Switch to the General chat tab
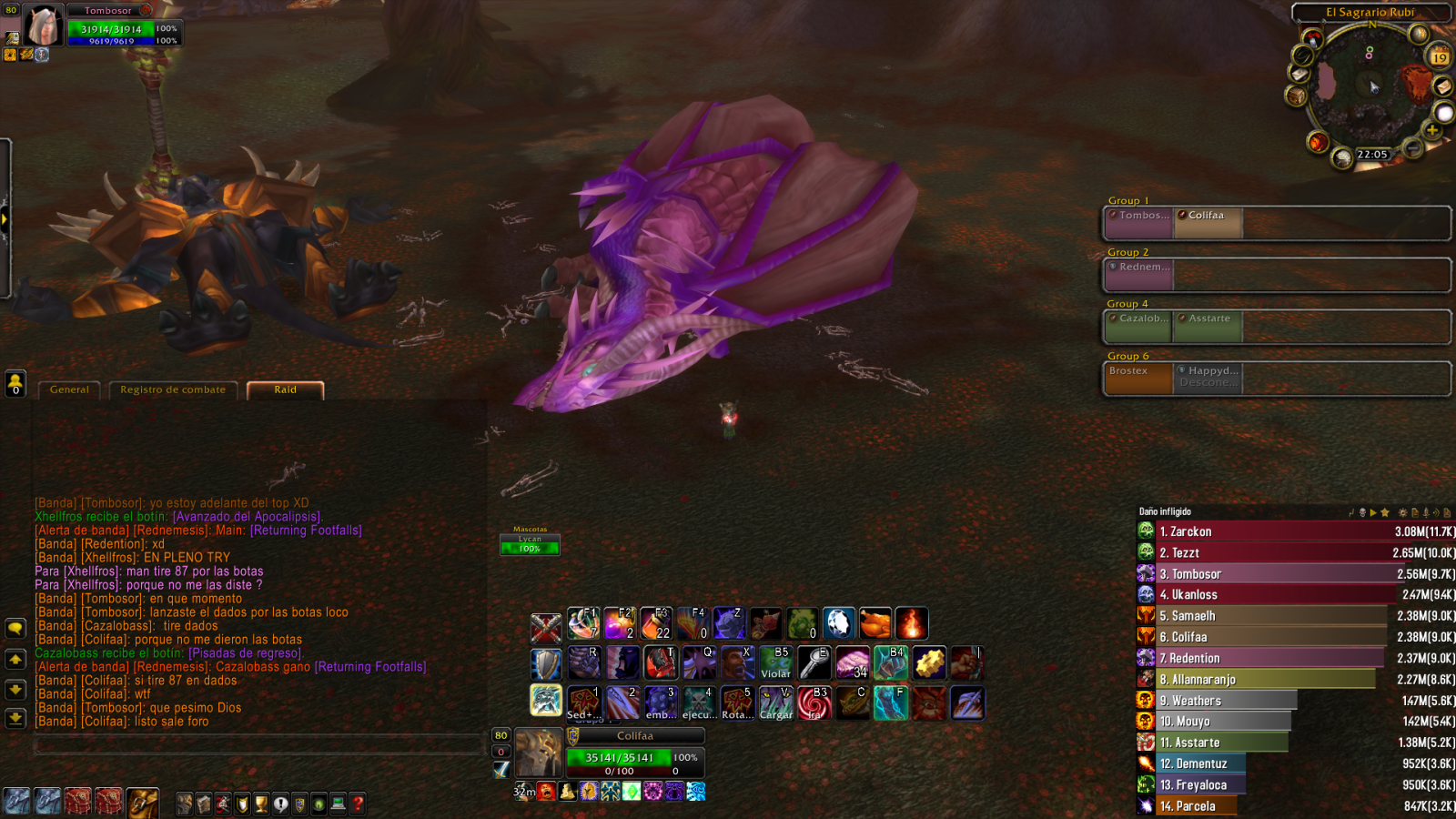Screen dimensions: 1456x819 tap(70, 389)
